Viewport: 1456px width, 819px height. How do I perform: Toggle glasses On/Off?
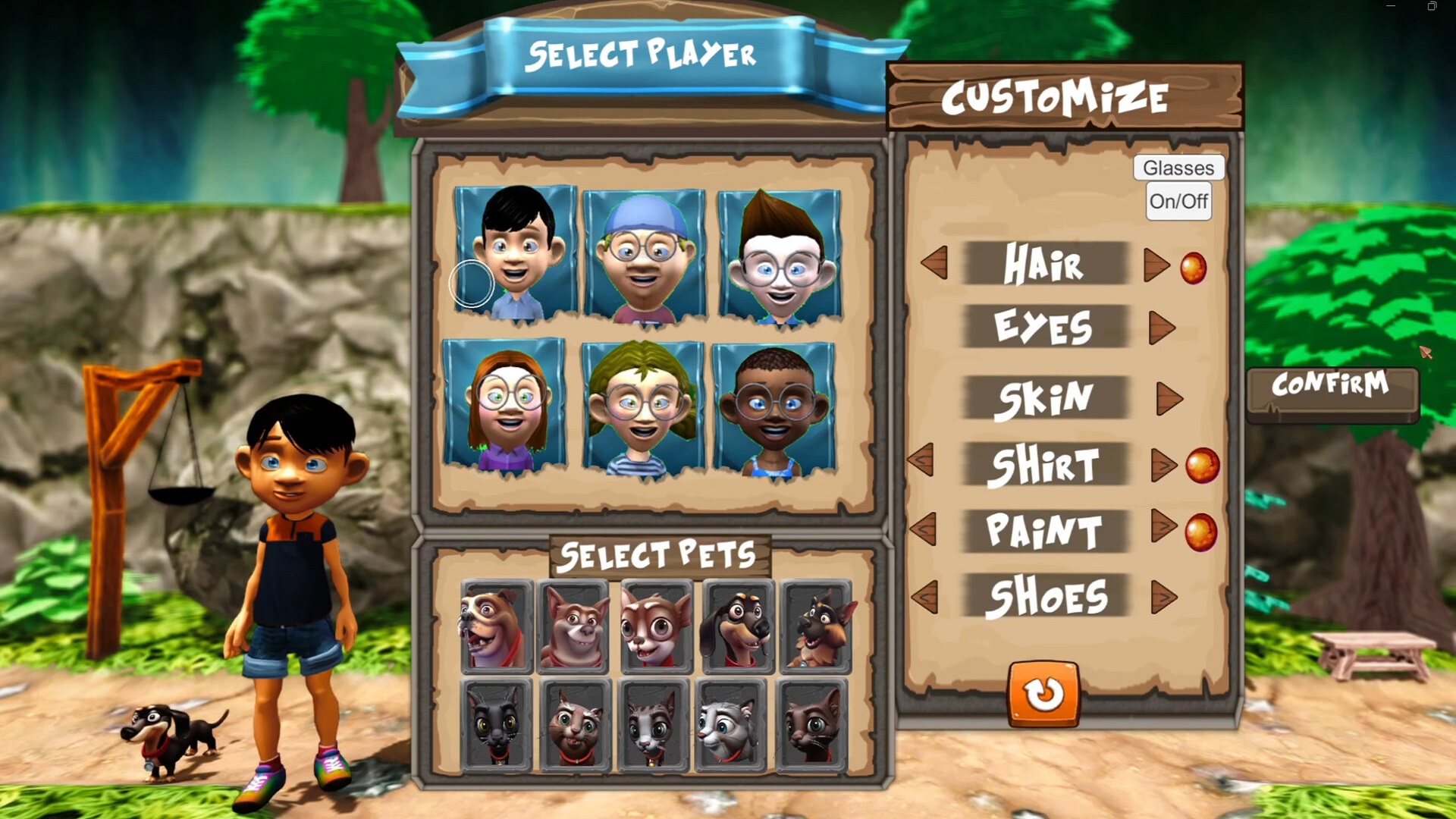coord(1178,201)
